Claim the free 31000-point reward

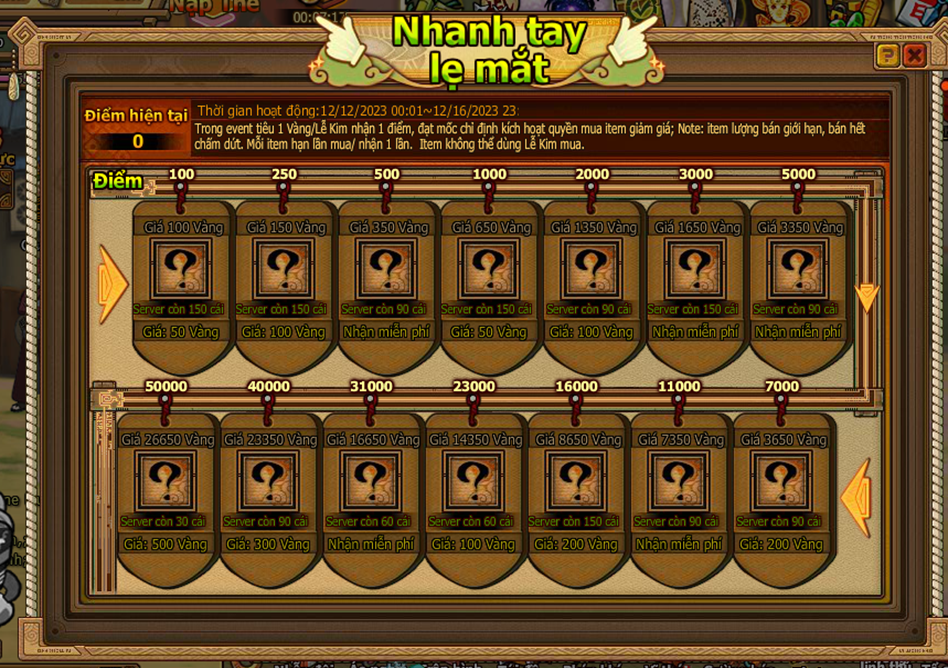tap(370, 544)
